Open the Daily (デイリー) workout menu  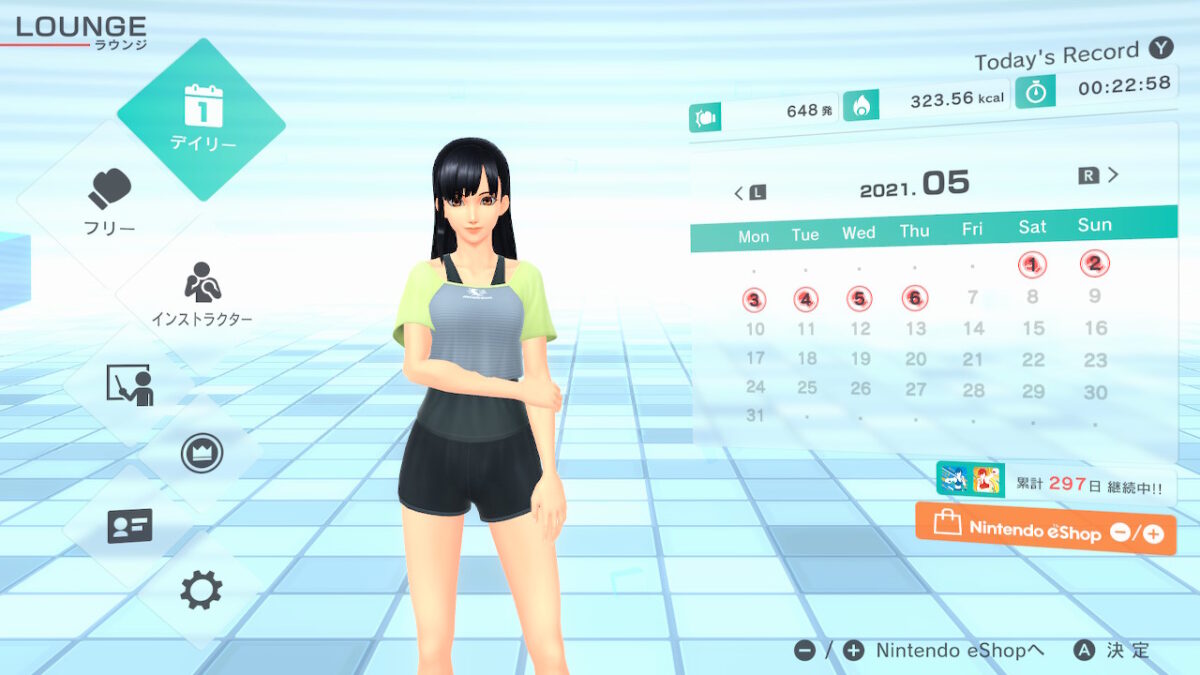click(201, 119)
